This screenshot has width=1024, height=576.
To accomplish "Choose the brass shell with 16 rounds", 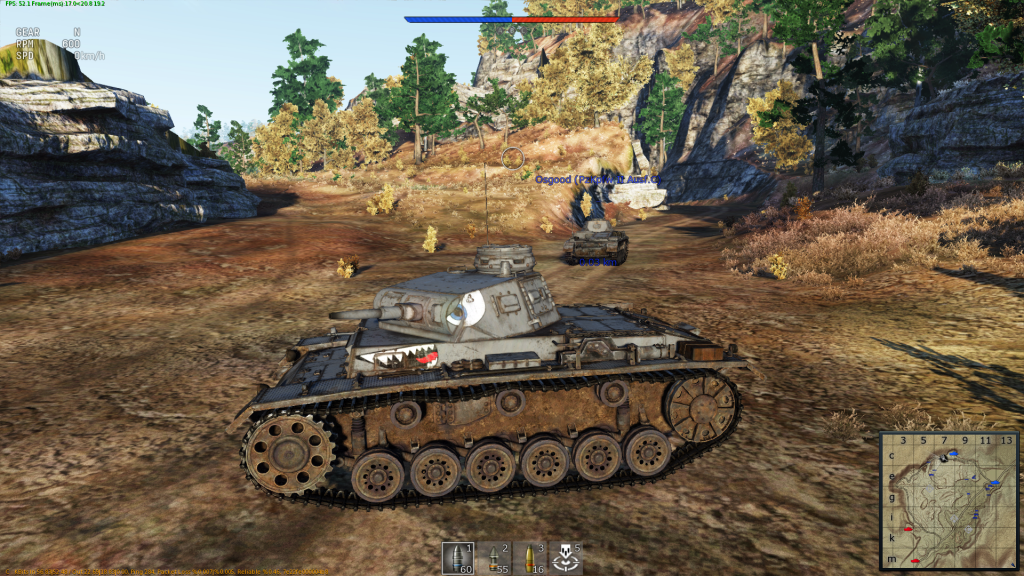I will point(530,558).
